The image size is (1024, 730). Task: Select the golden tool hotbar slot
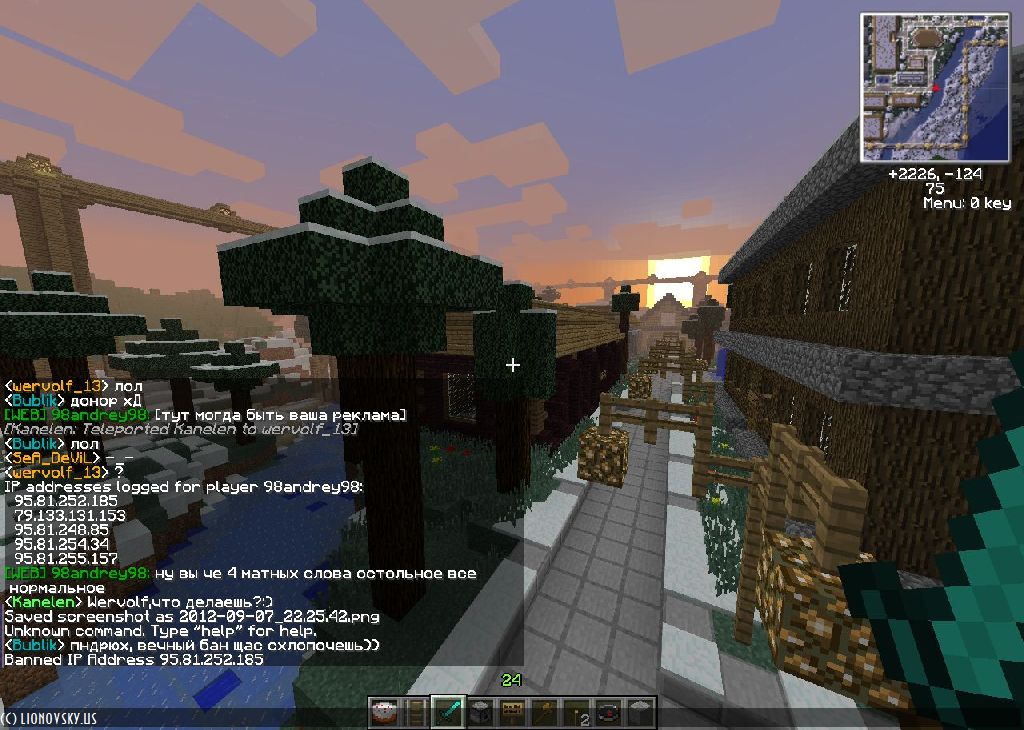pyautogui.click(x=544, y=712)
